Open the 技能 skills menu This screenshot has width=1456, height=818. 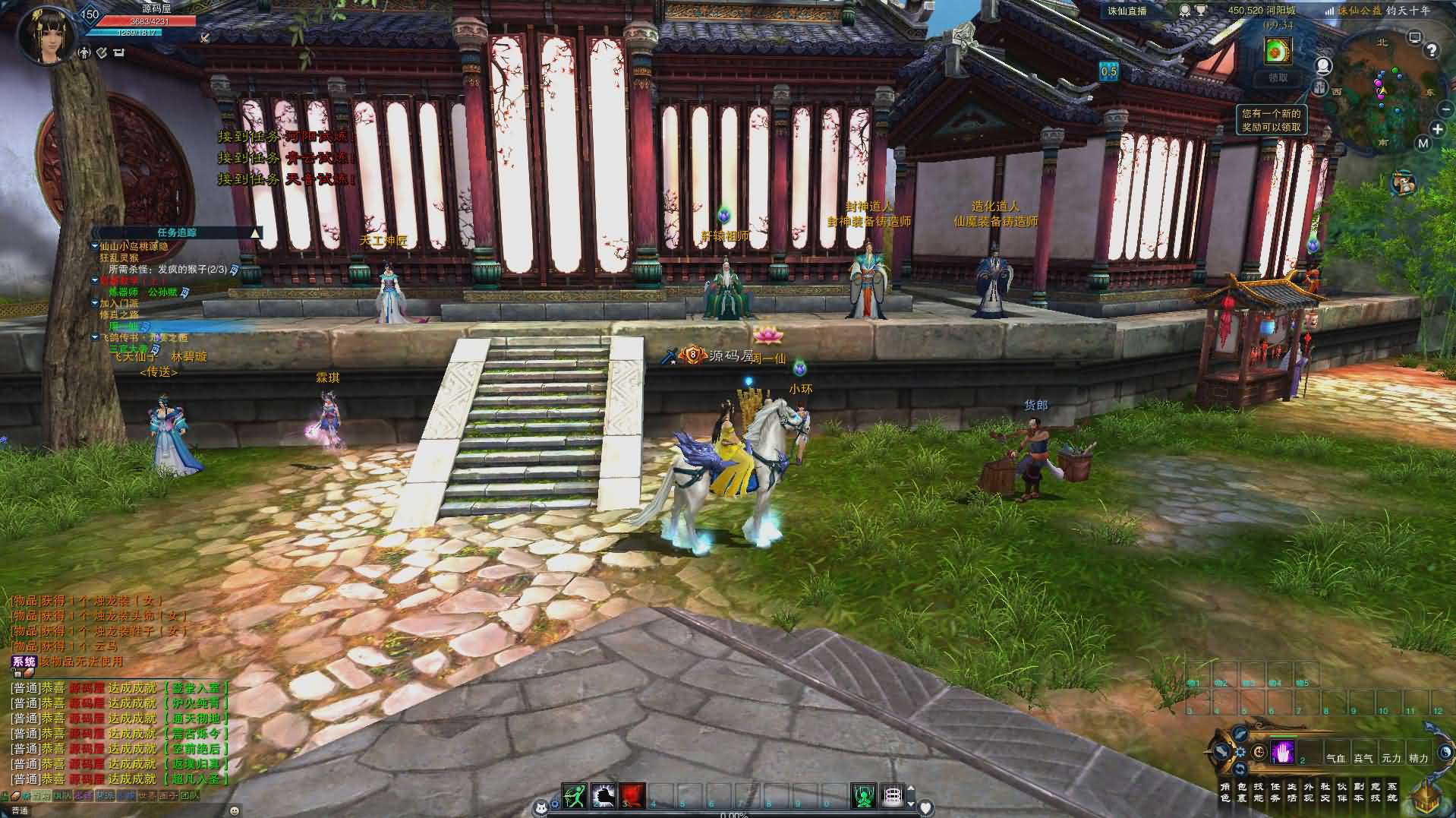[x=1259, y=792]
